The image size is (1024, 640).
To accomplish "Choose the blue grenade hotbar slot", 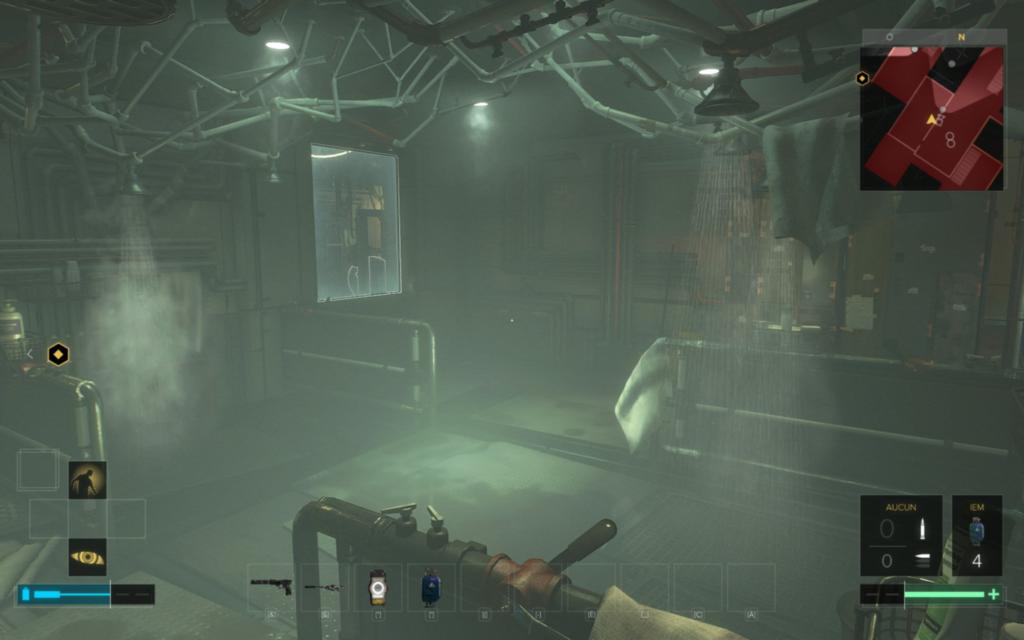I will point(430,587).
